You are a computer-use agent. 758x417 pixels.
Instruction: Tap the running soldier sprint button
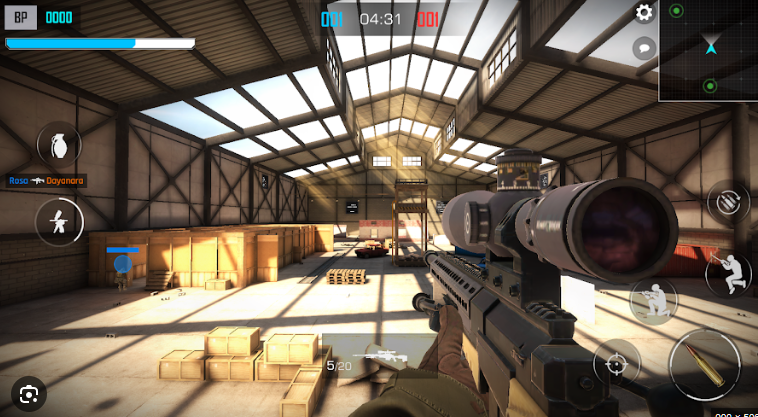[59, 221]
